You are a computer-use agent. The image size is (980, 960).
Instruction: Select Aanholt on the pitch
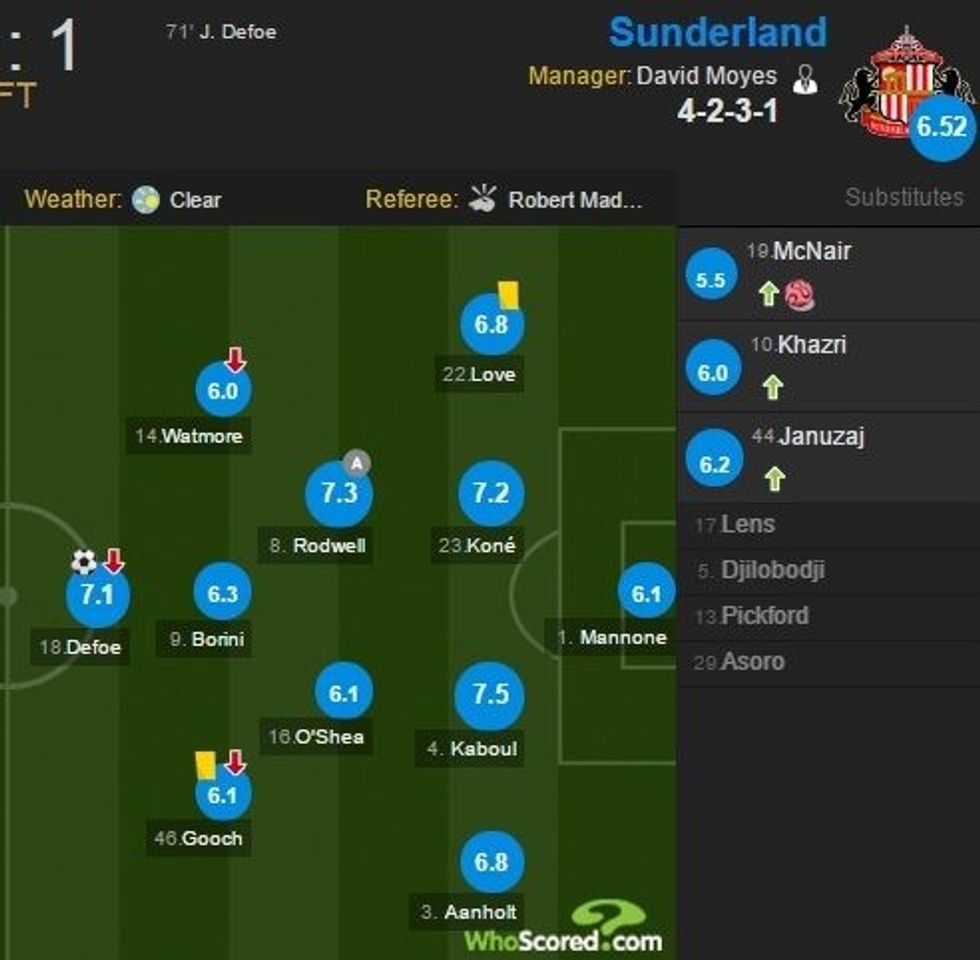pyautogui.click(x=491, y=863)
